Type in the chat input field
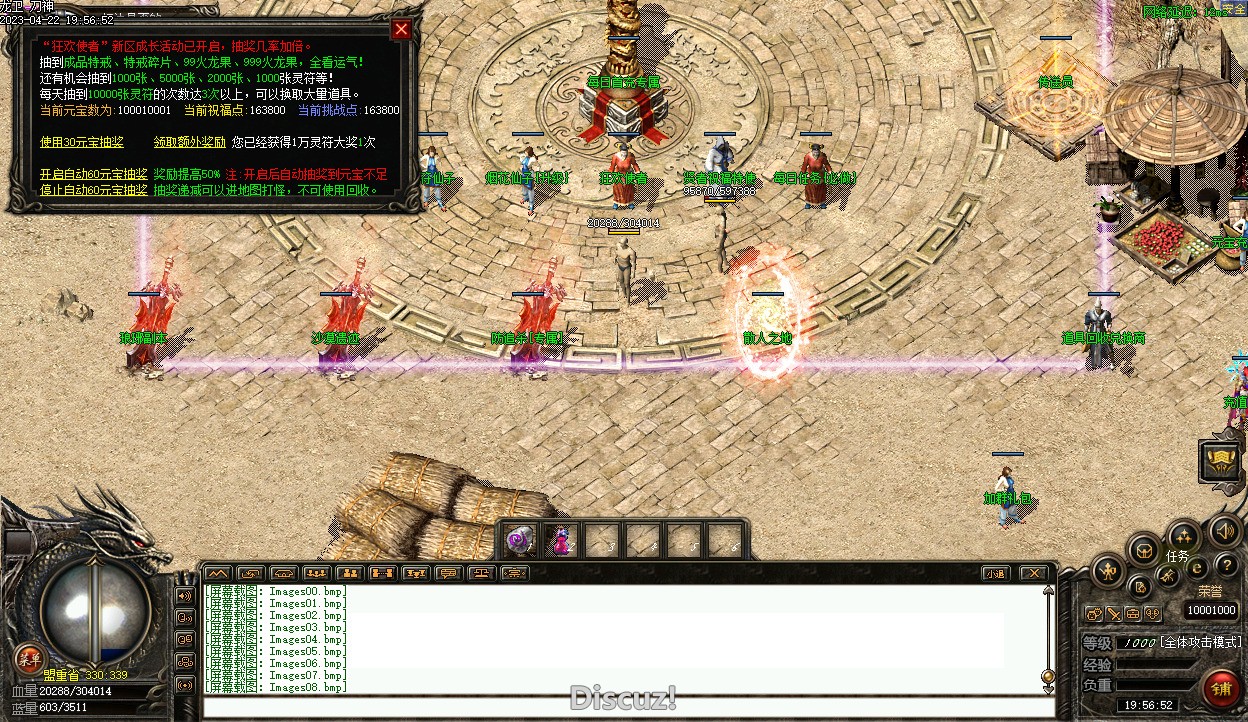The width and height of the screenshot is (1248, 722). tap(620, 708)
